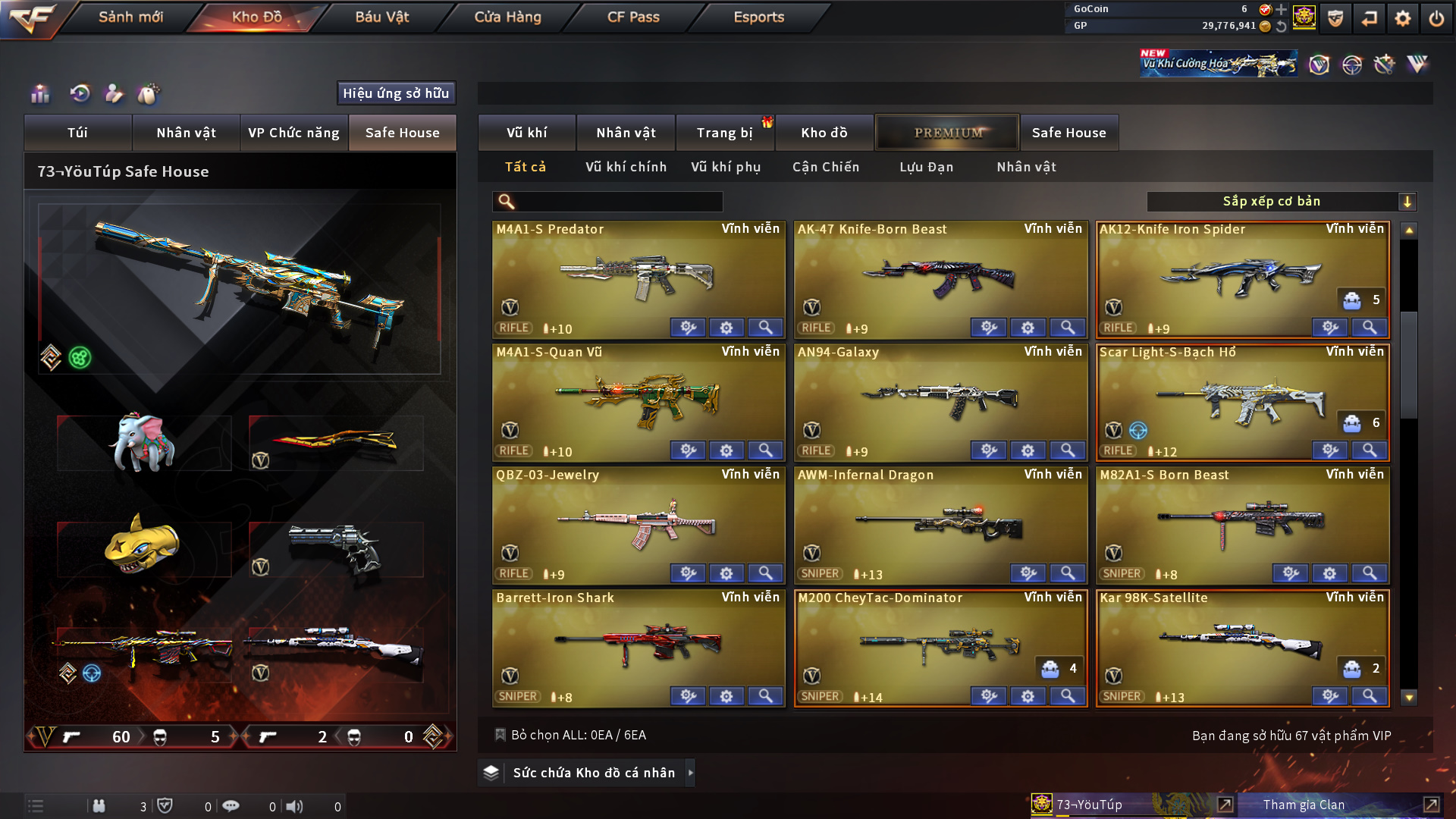Click the weapon search field
Screen dimensions: 1456x819
pos(618,201)
